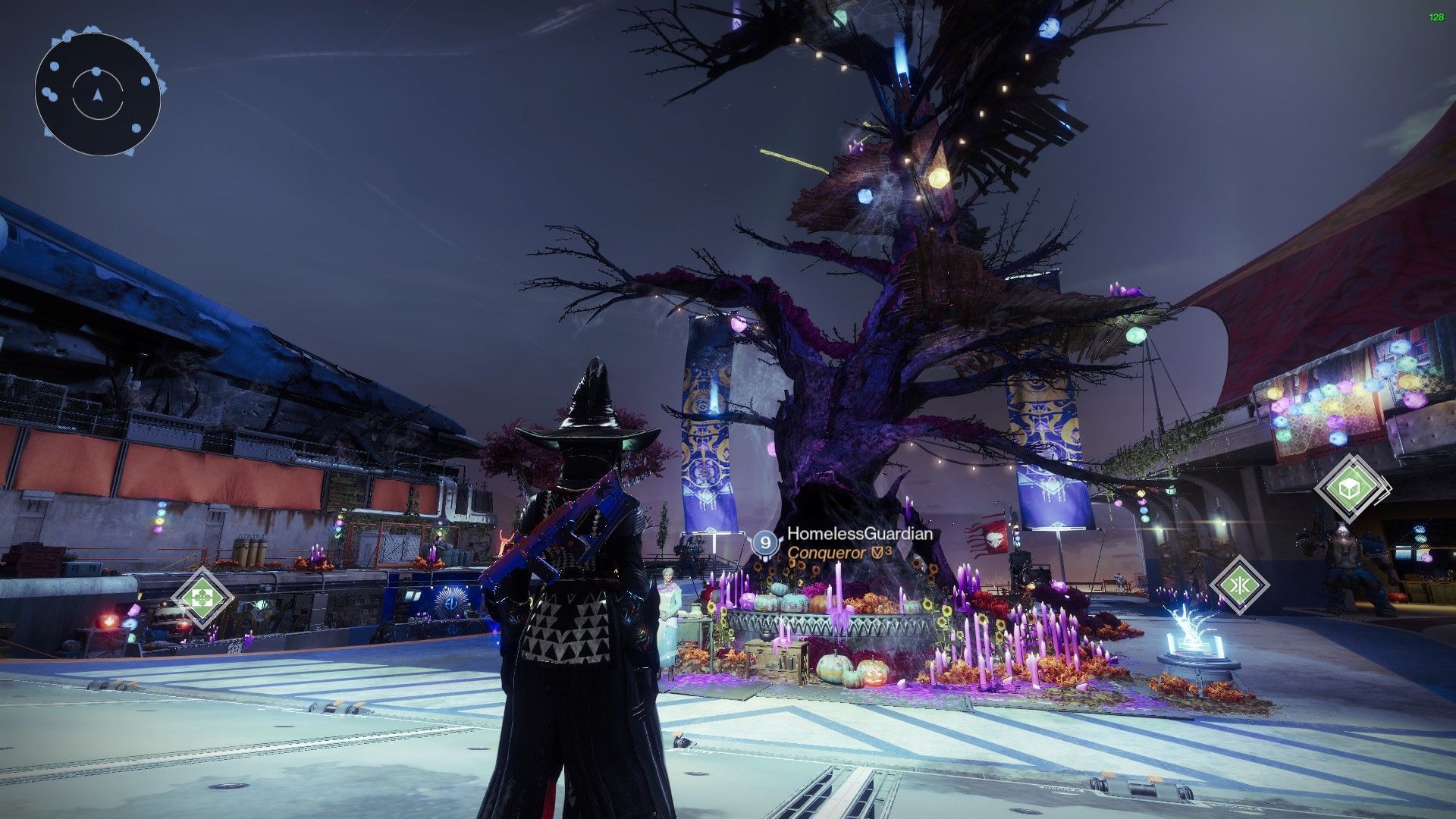Screen dimensions: 1456x819
Task: Select the Crucible crossed-swords diamond marker
Action: pyautogui.click(x=1238, y=585)
